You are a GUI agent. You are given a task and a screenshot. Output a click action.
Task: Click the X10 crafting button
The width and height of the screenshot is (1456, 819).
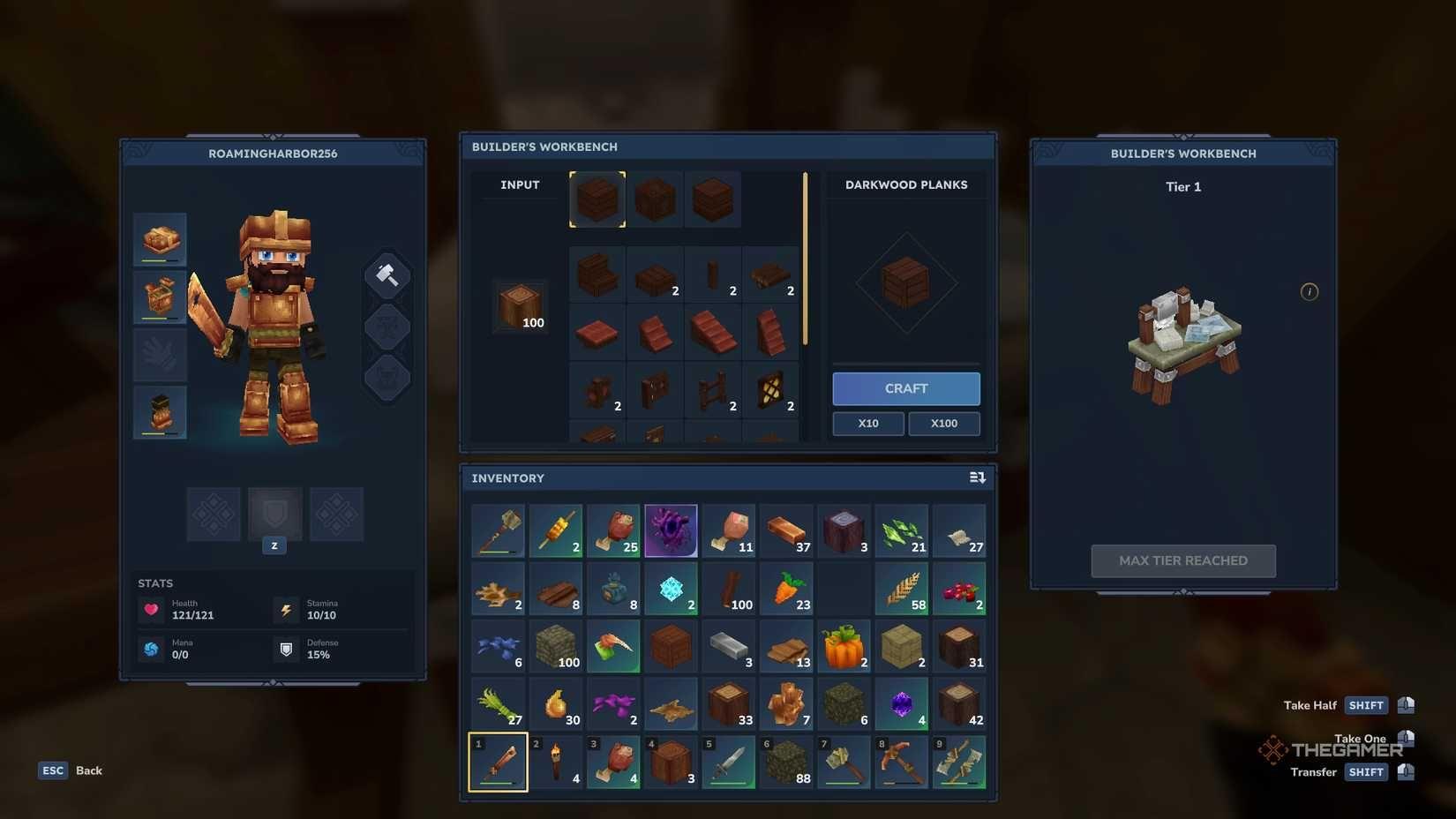point(867,424)
